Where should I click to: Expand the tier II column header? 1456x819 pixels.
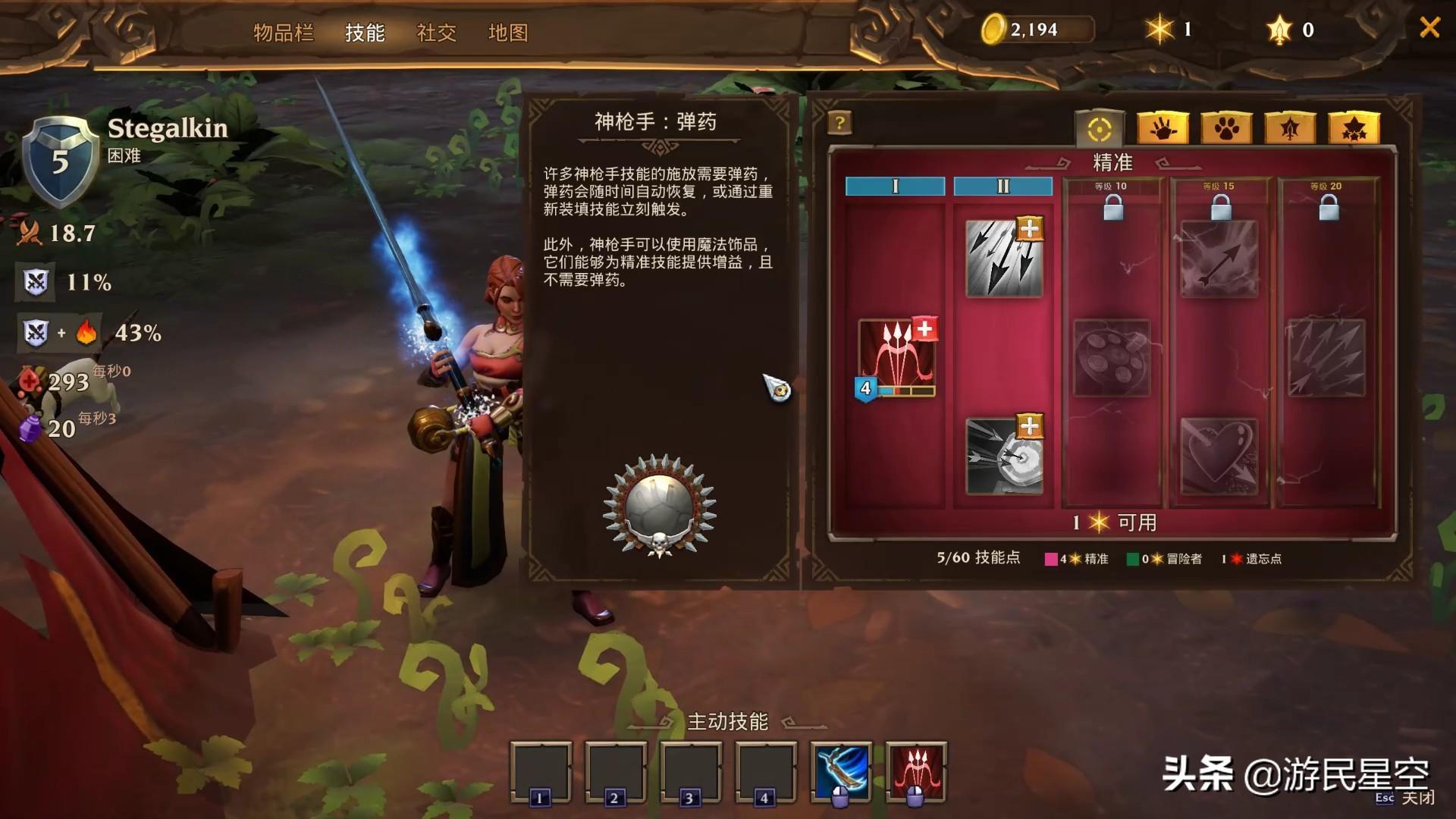(1003, 187)
